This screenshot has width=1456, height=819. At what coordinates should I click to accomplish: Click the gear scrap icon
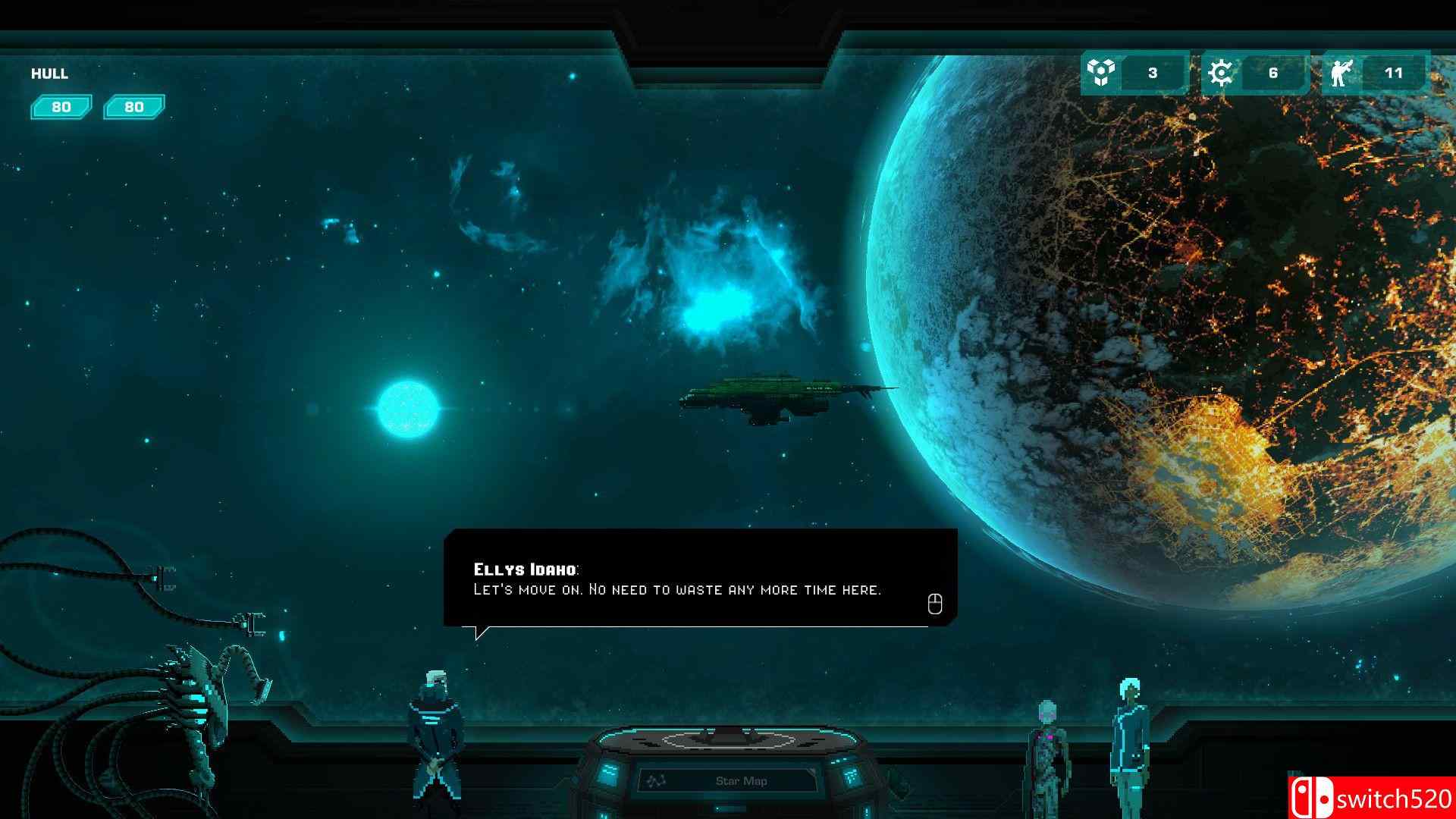click(x=1221, y=73)
